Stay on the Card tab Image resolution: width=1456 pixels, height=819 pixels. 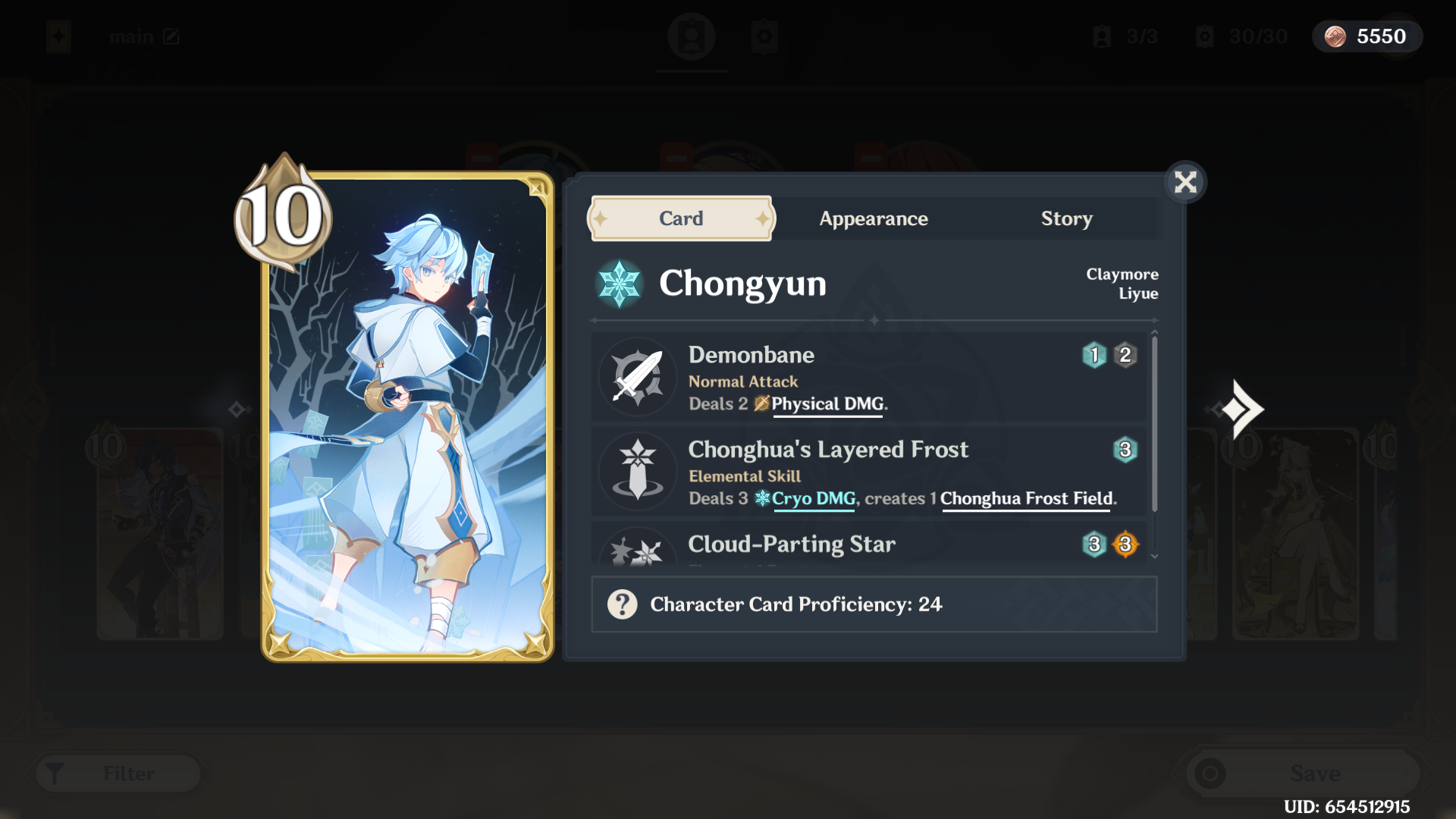click(680, 218)
